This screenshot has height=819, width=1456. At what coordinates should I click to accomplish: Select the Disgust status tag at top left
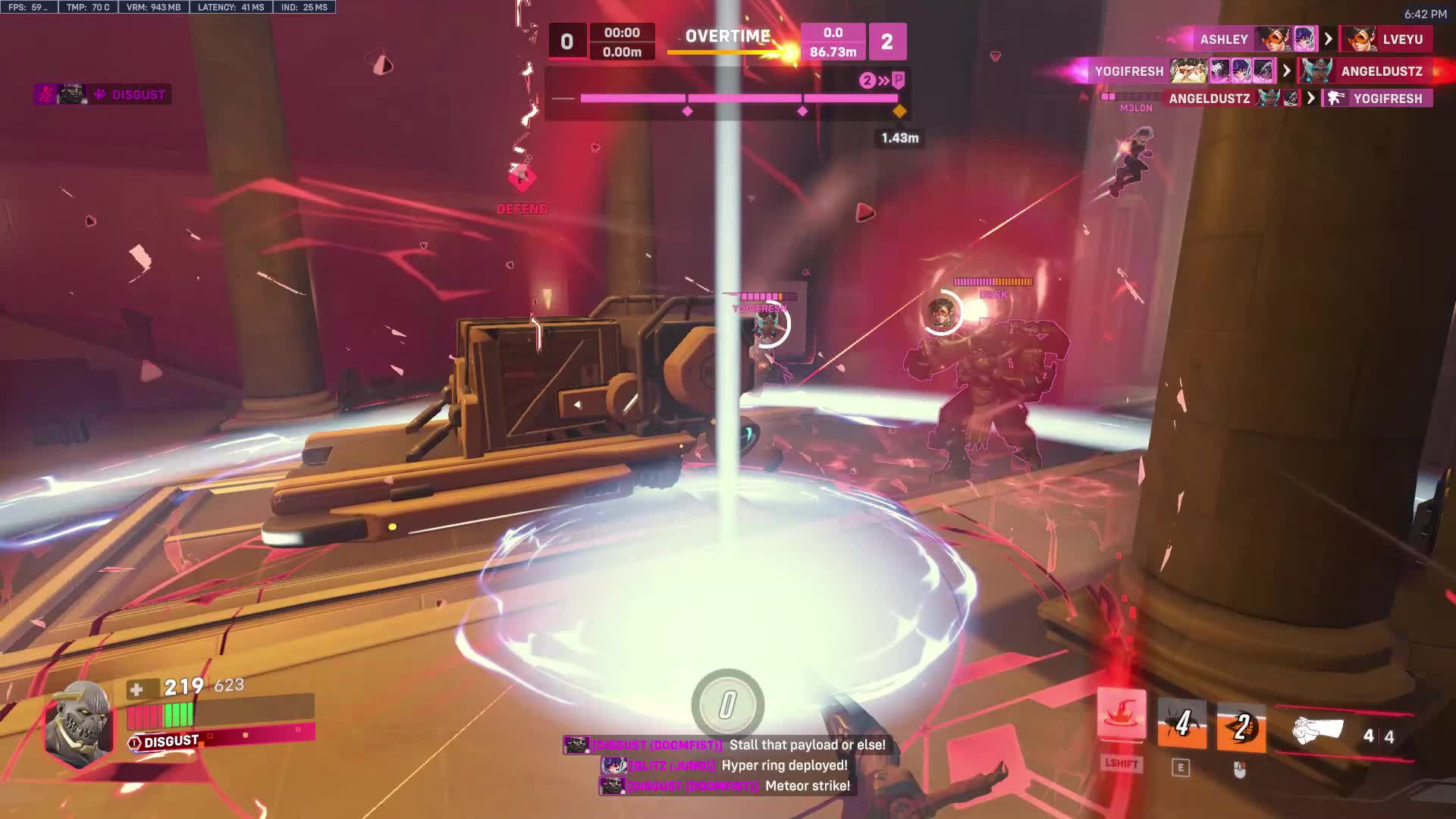[103, 95]
